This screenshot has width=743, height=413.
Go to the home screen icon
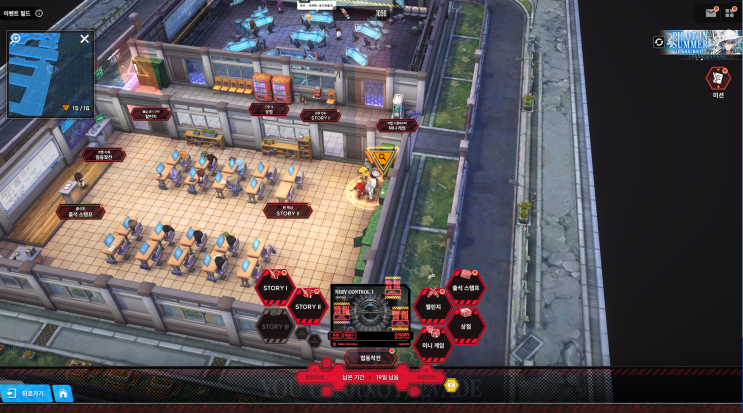click(62, 393)
